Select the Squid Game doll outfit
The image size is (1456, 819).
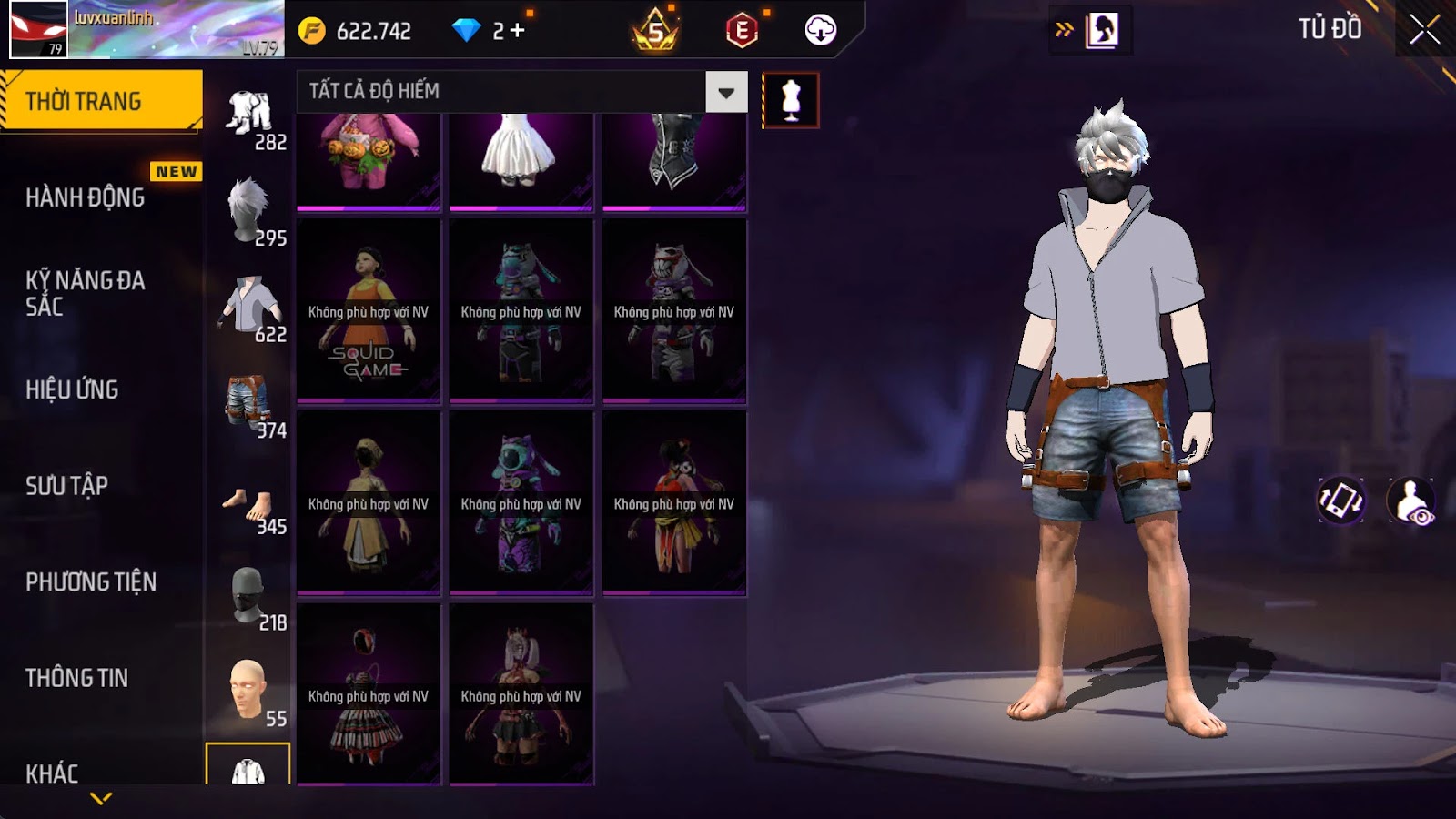[369, 311]
